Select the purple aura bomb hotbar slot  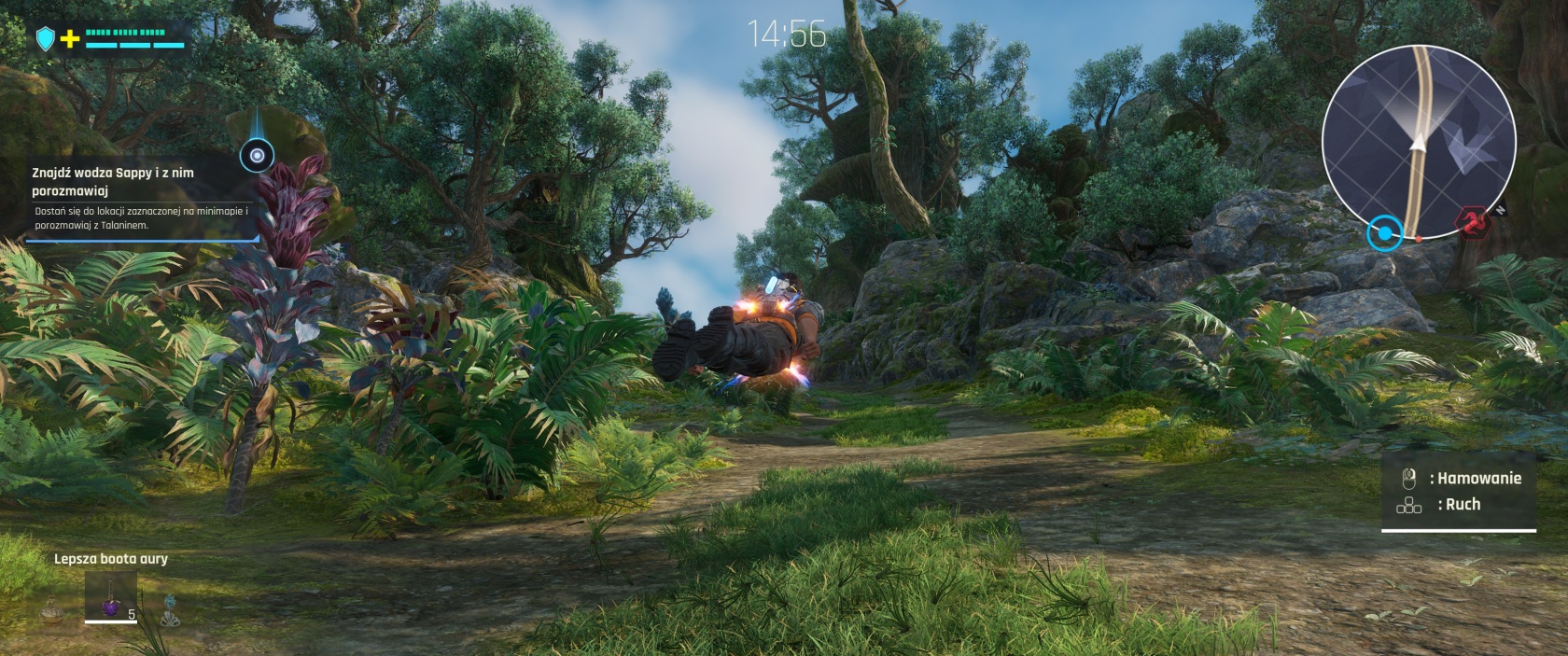(111, 597)
